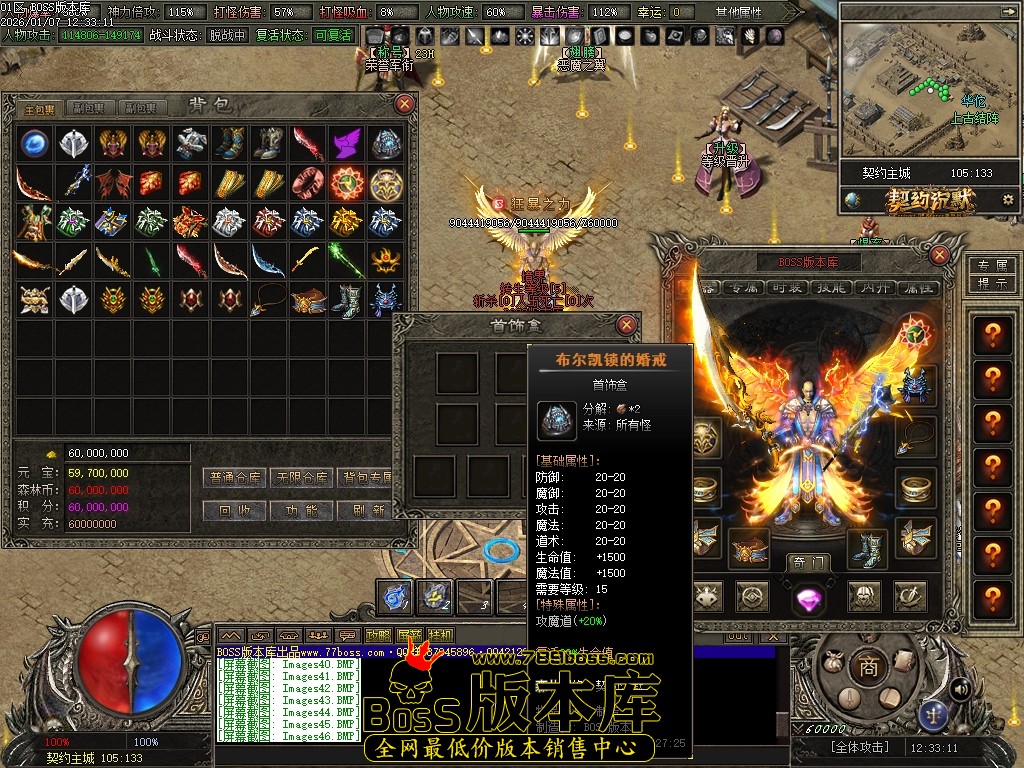The image size is (1024, 768).
Task: Open the 无限仓库 storage
Action: point(301,478)
